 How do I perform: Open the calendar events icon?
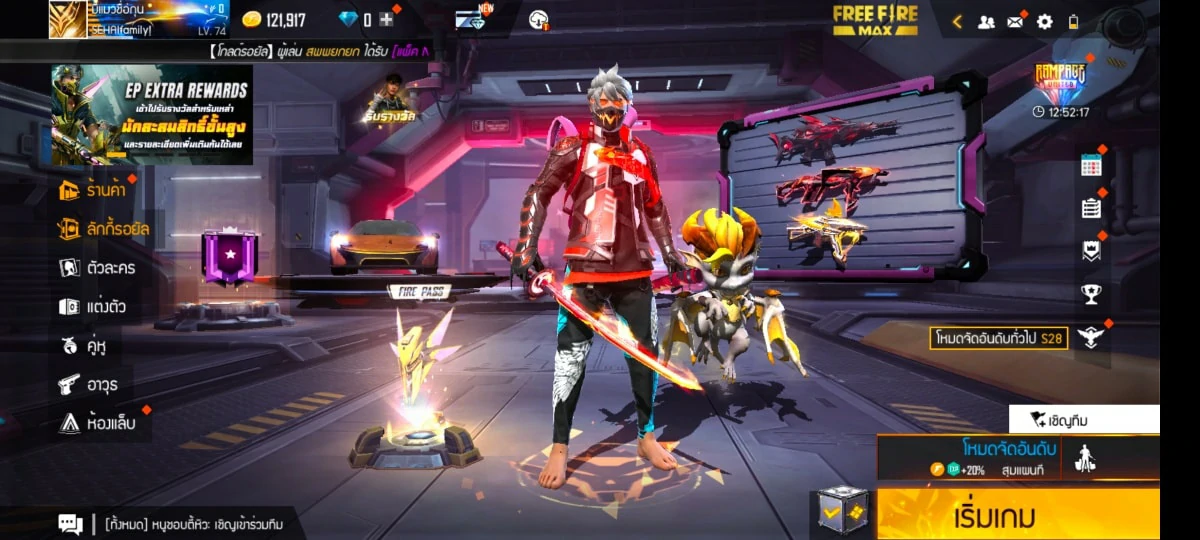(x=1091, y=165)
